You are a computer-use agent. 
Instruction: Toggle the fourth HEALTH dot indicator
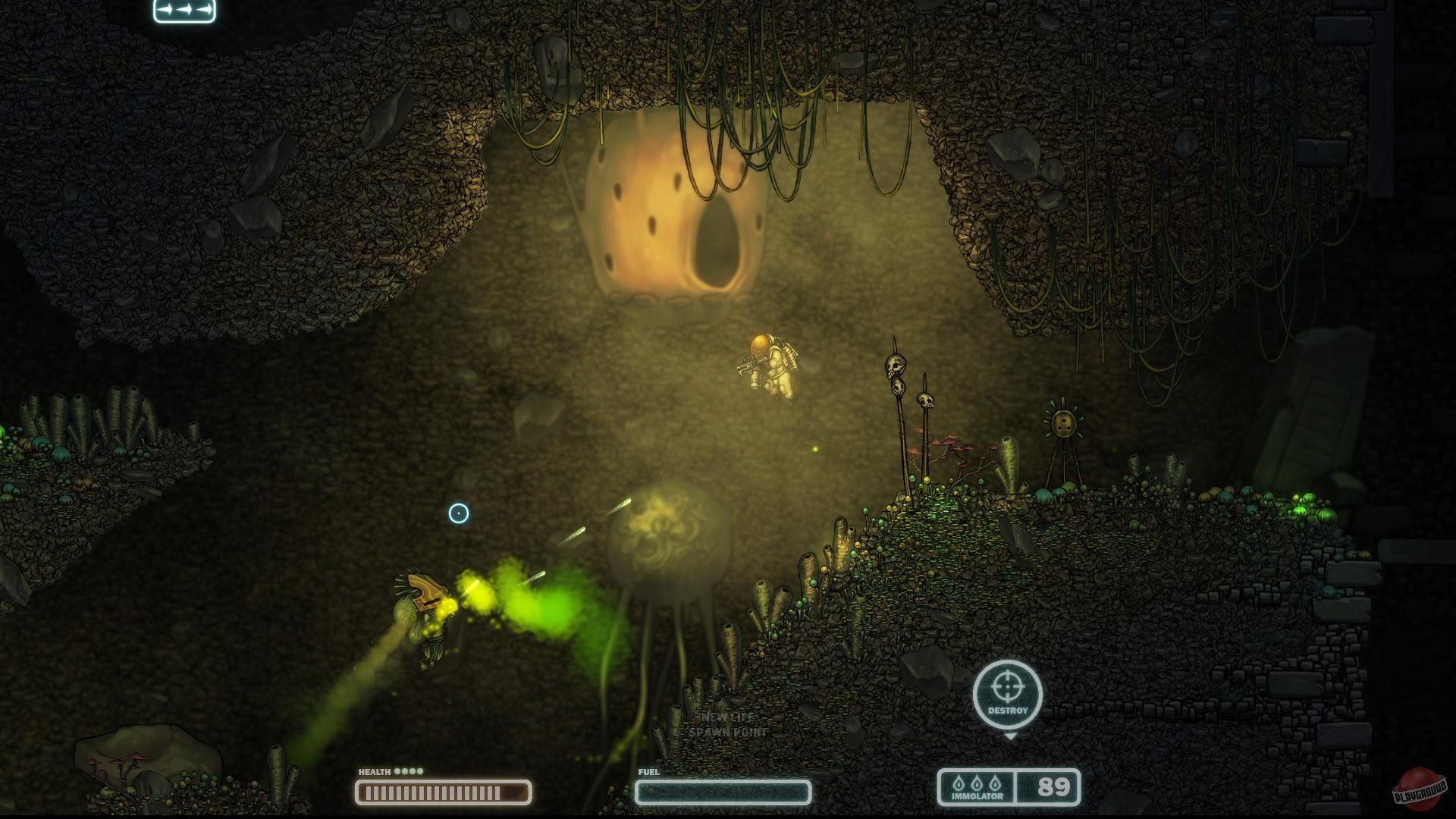(421, 770)
